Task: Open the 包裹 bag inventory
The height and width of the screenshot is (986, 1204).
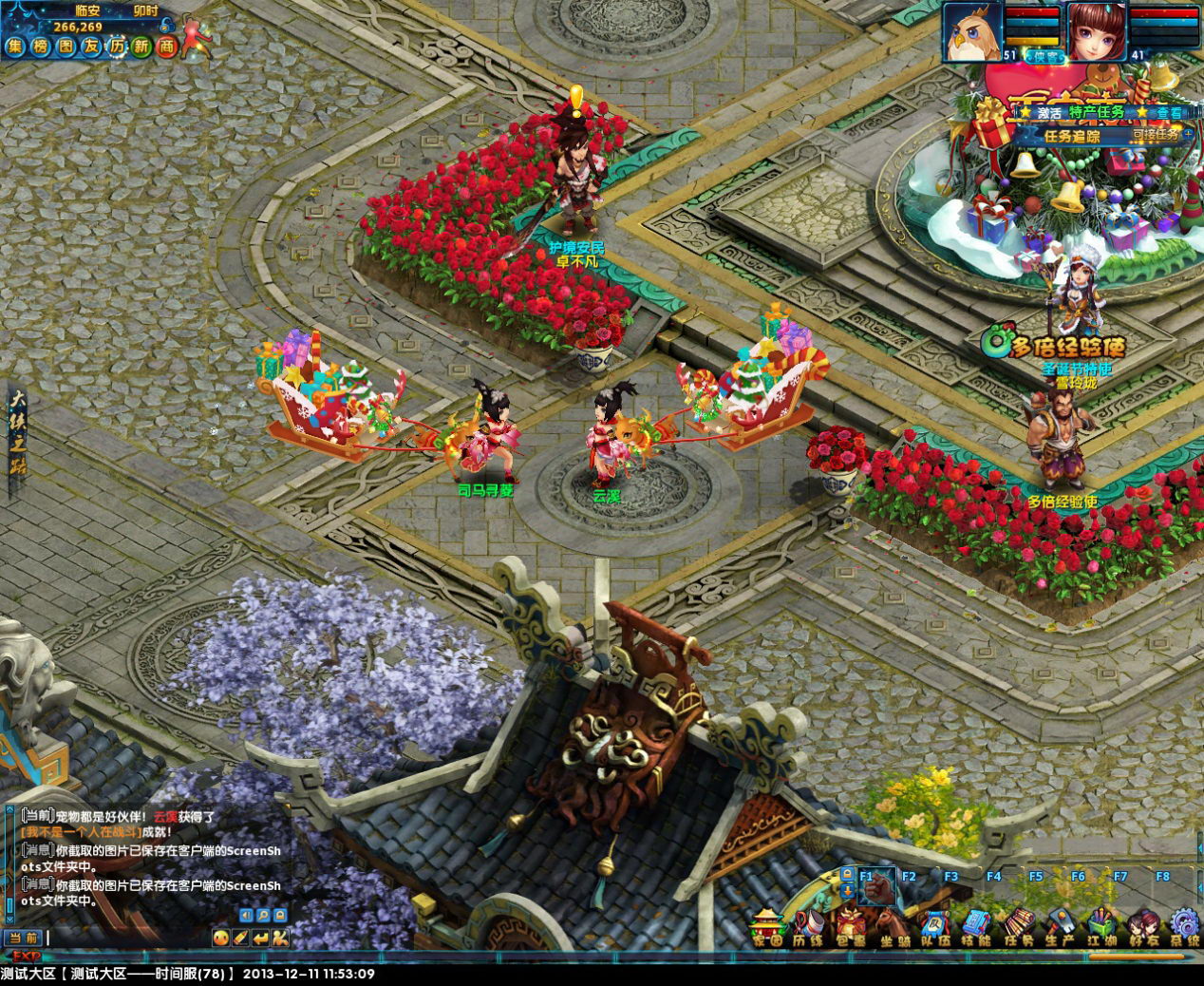Action: (851, 927)
